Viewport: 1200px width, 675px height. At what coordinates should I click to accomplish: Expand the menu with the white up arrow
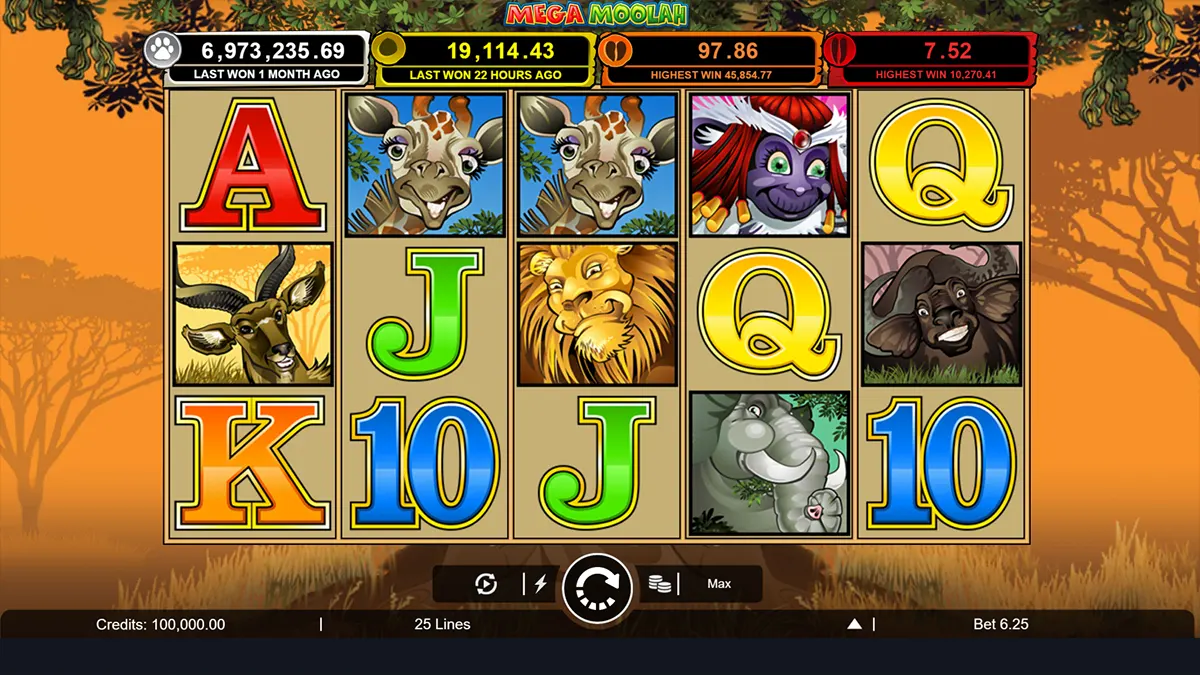pos(855,624)
